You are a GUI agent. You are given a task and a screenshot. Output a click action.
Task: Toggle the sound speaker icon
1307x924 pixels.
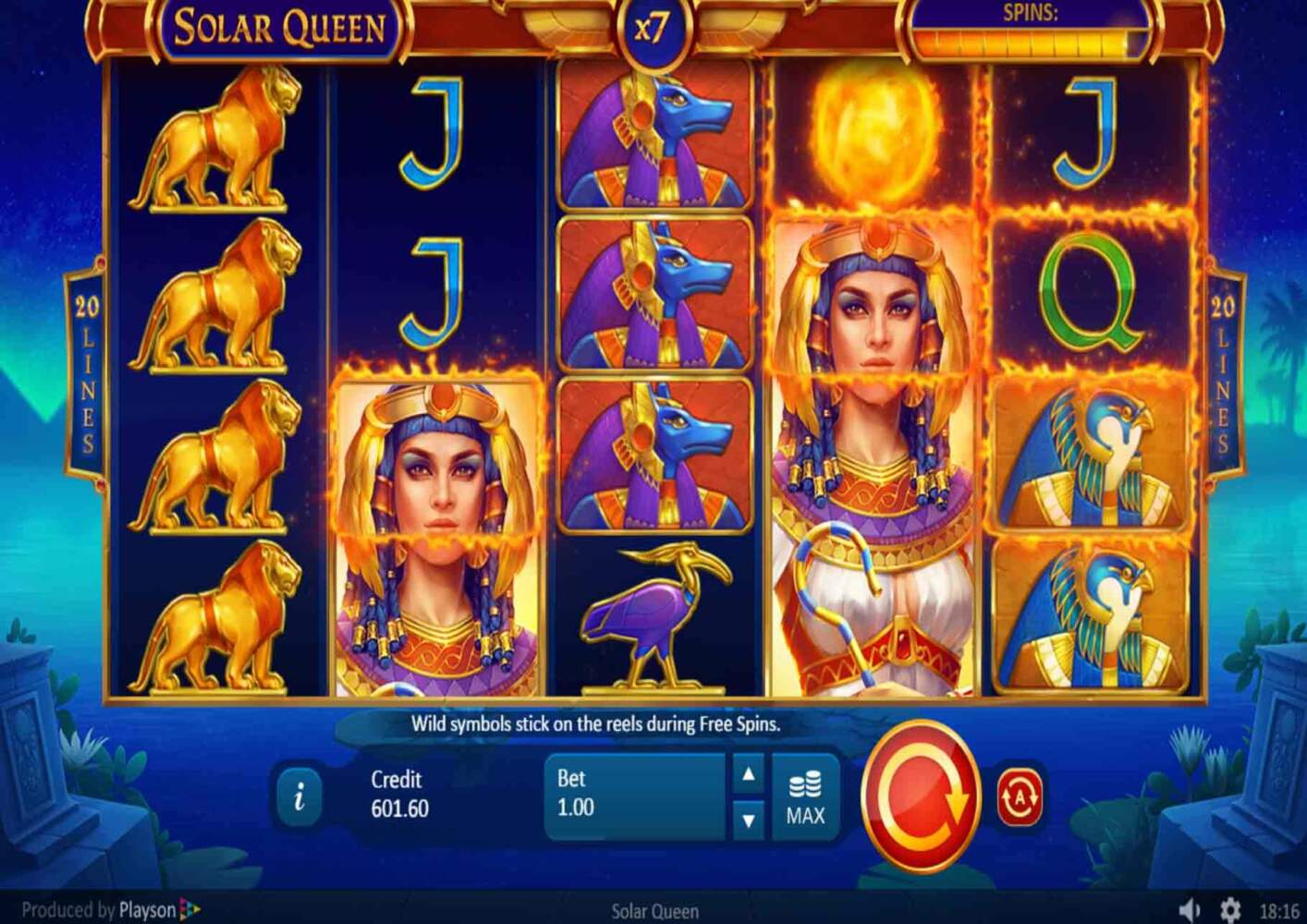tap(1190, 910)
